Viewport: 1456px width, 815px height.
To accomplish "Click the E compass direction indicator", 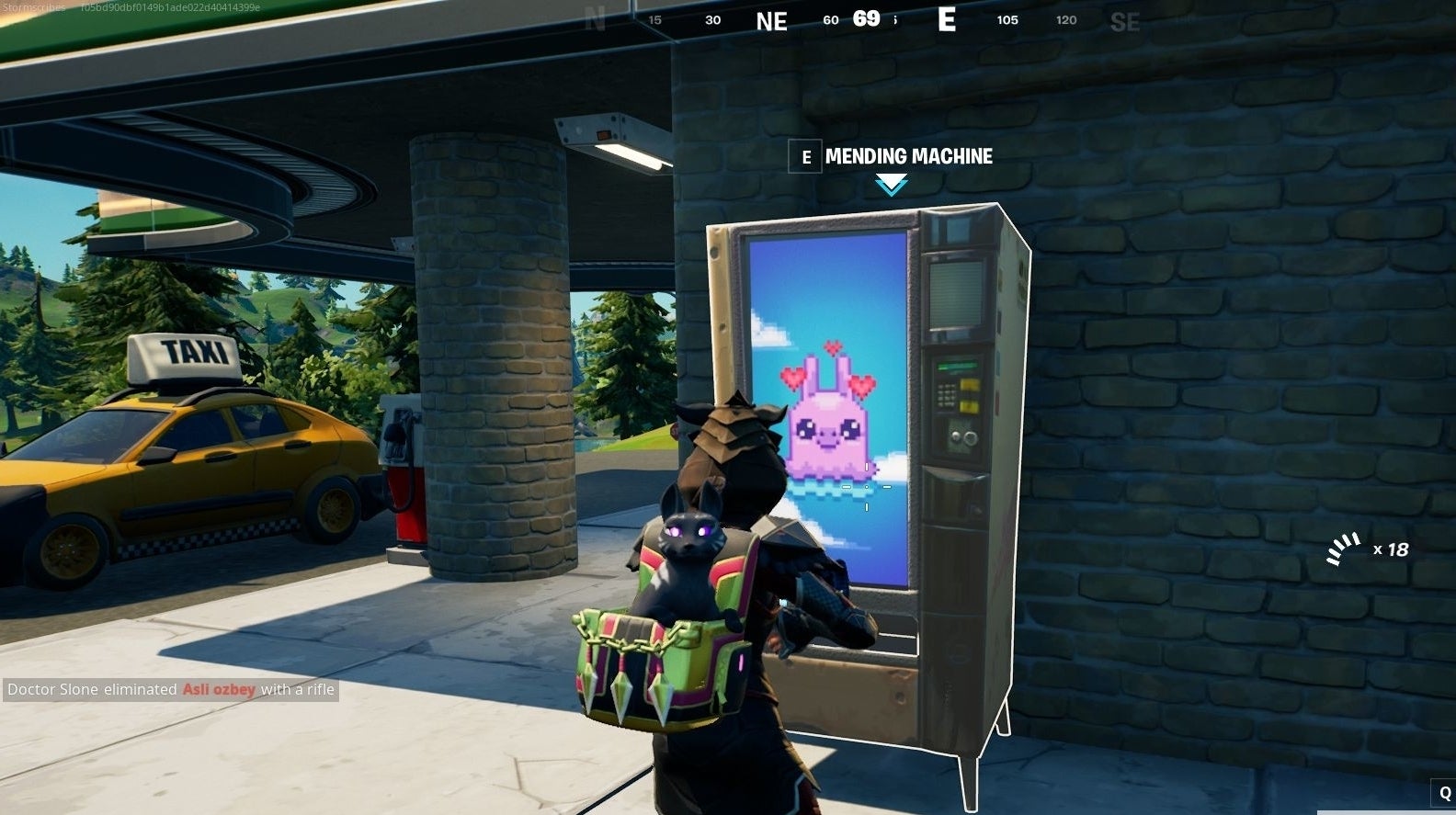I will pyautogui.click(x=947, y=20).
